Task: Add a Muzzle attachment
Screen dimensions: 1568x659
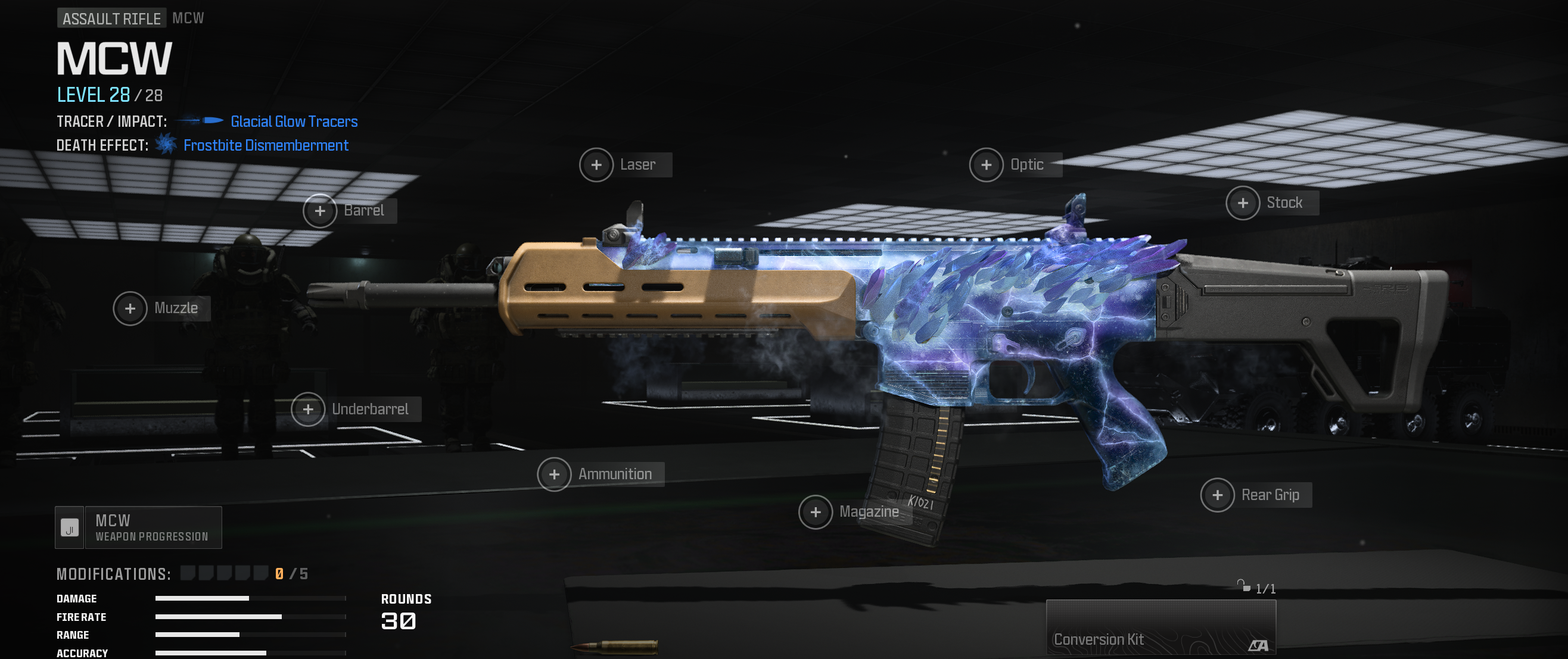Action: pos(130,308)
